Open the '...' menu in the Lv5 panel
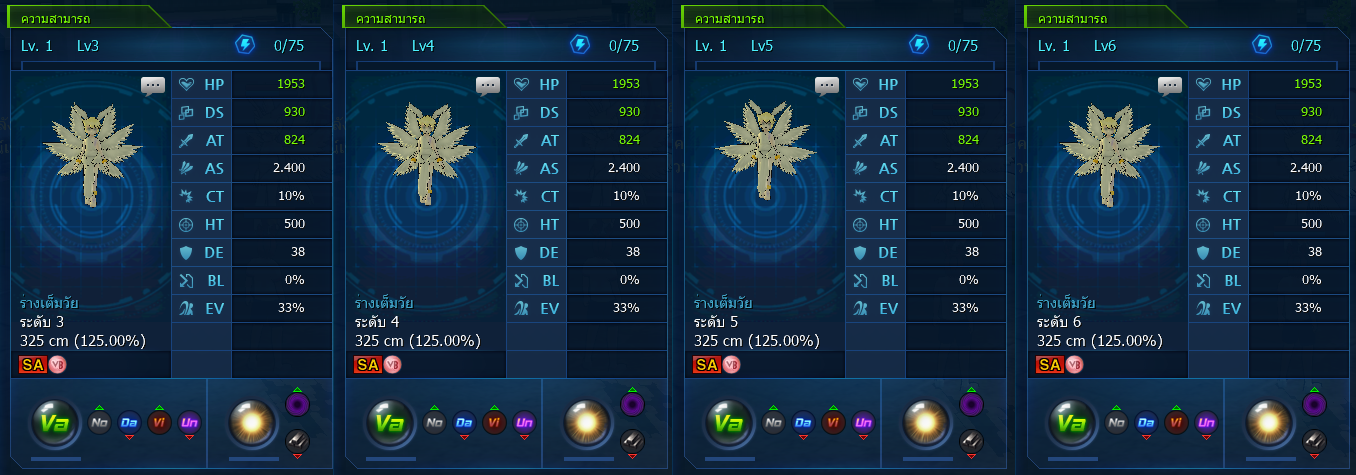This screenshot has height=475, width=1356. [x=827, y=85]
